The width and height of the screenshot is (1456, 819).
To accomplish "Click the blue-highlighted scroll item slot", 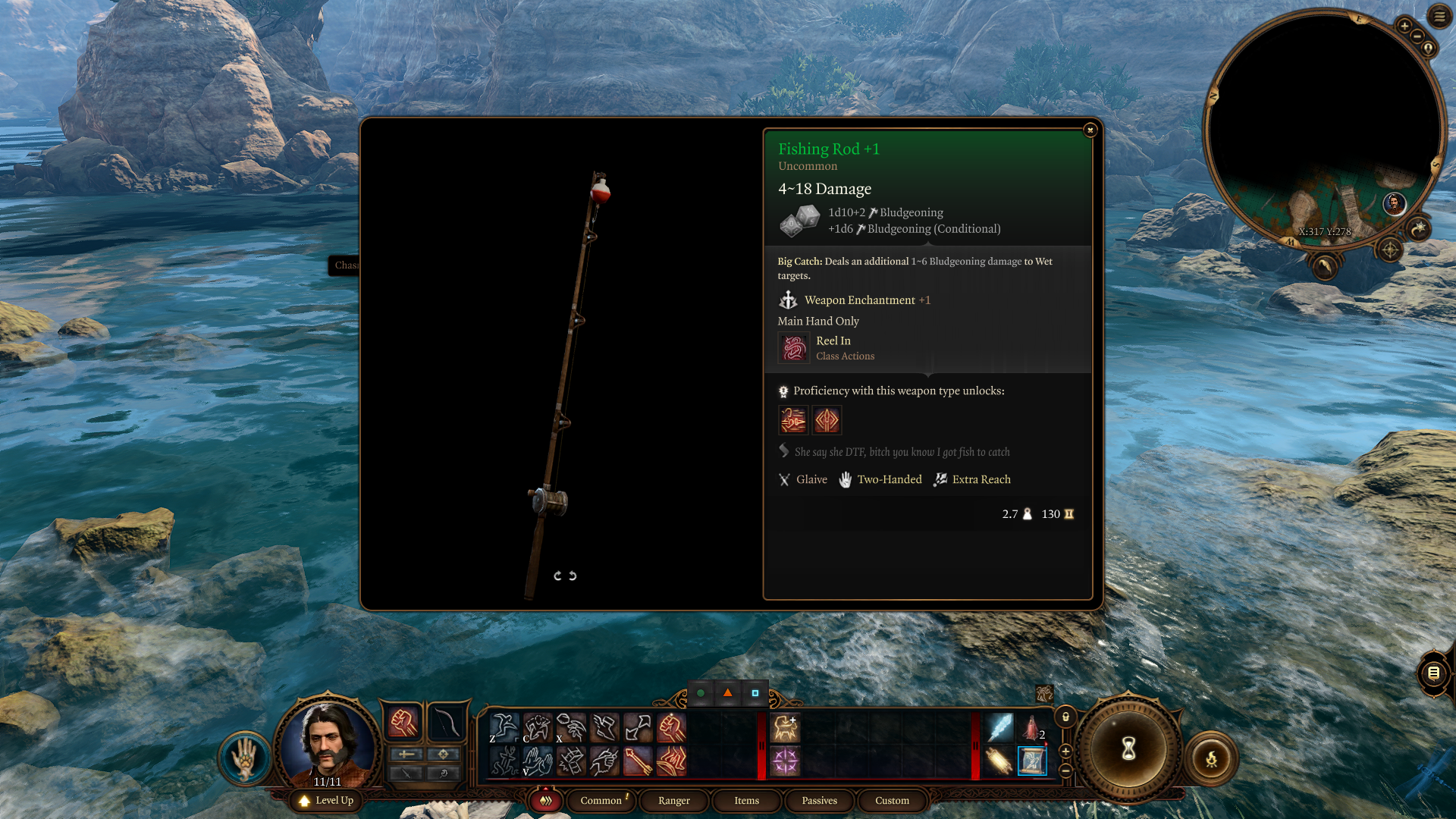I will pyautogui.click(x=1031, y=761).
